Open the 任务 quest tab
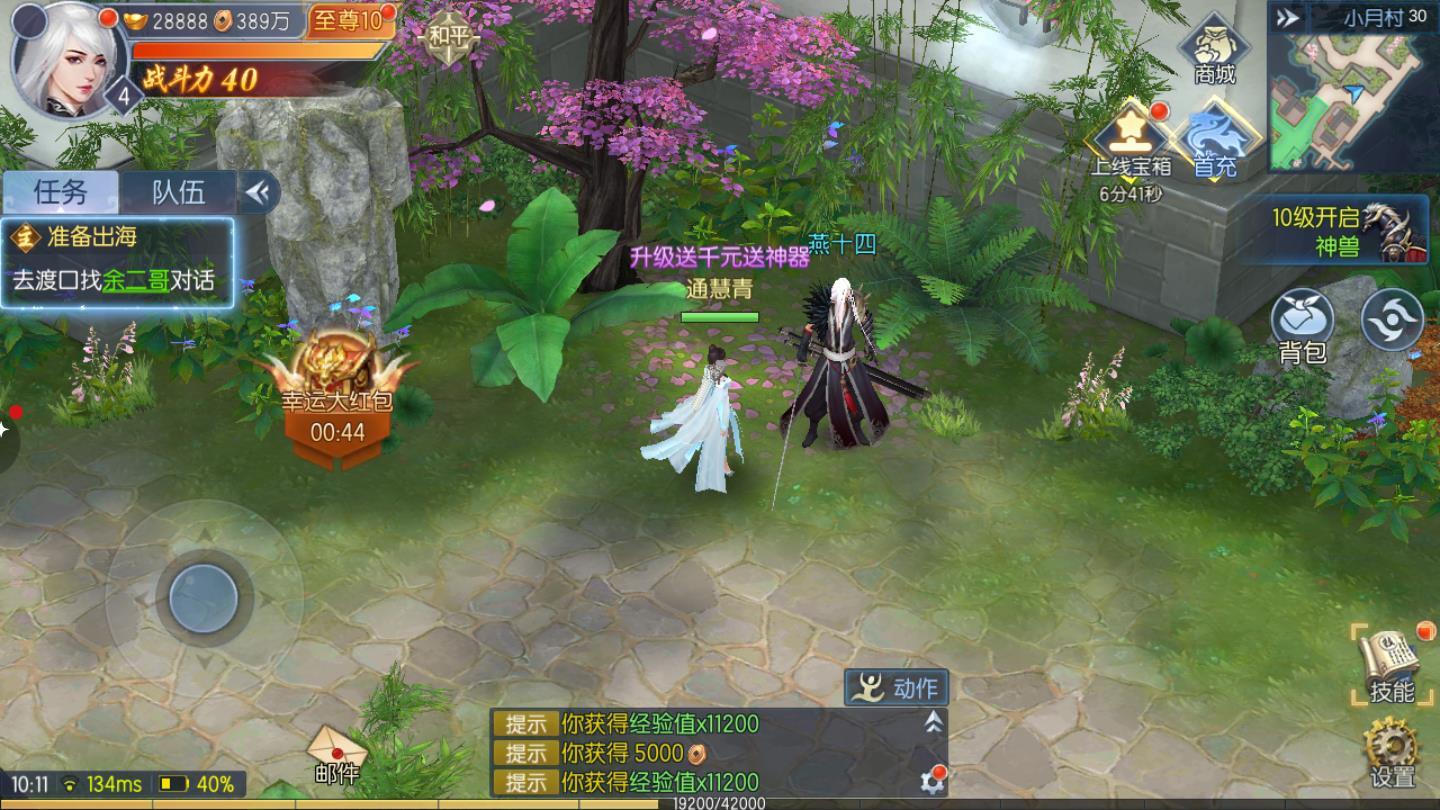Image resolution: width=1440 pixels, height=810 pixels. coord(61,192)
